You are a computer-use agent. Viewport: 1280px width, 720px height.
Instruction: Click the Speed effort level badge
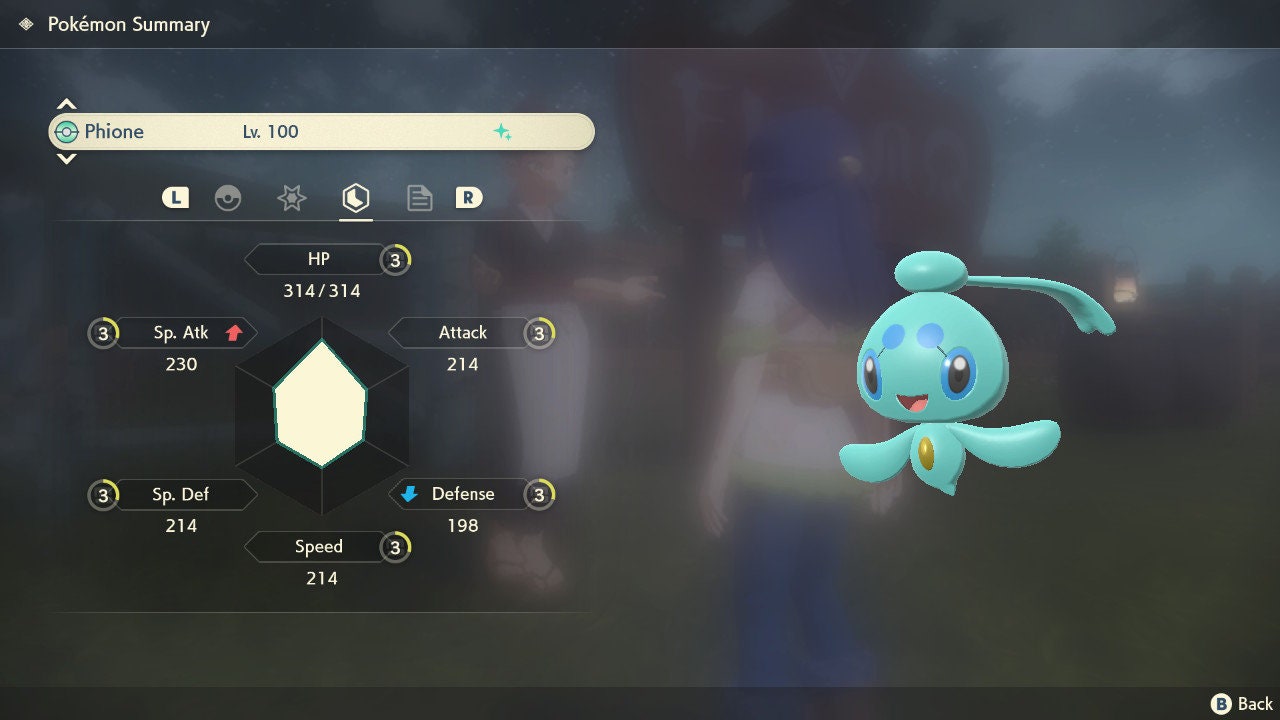[396, 547]
